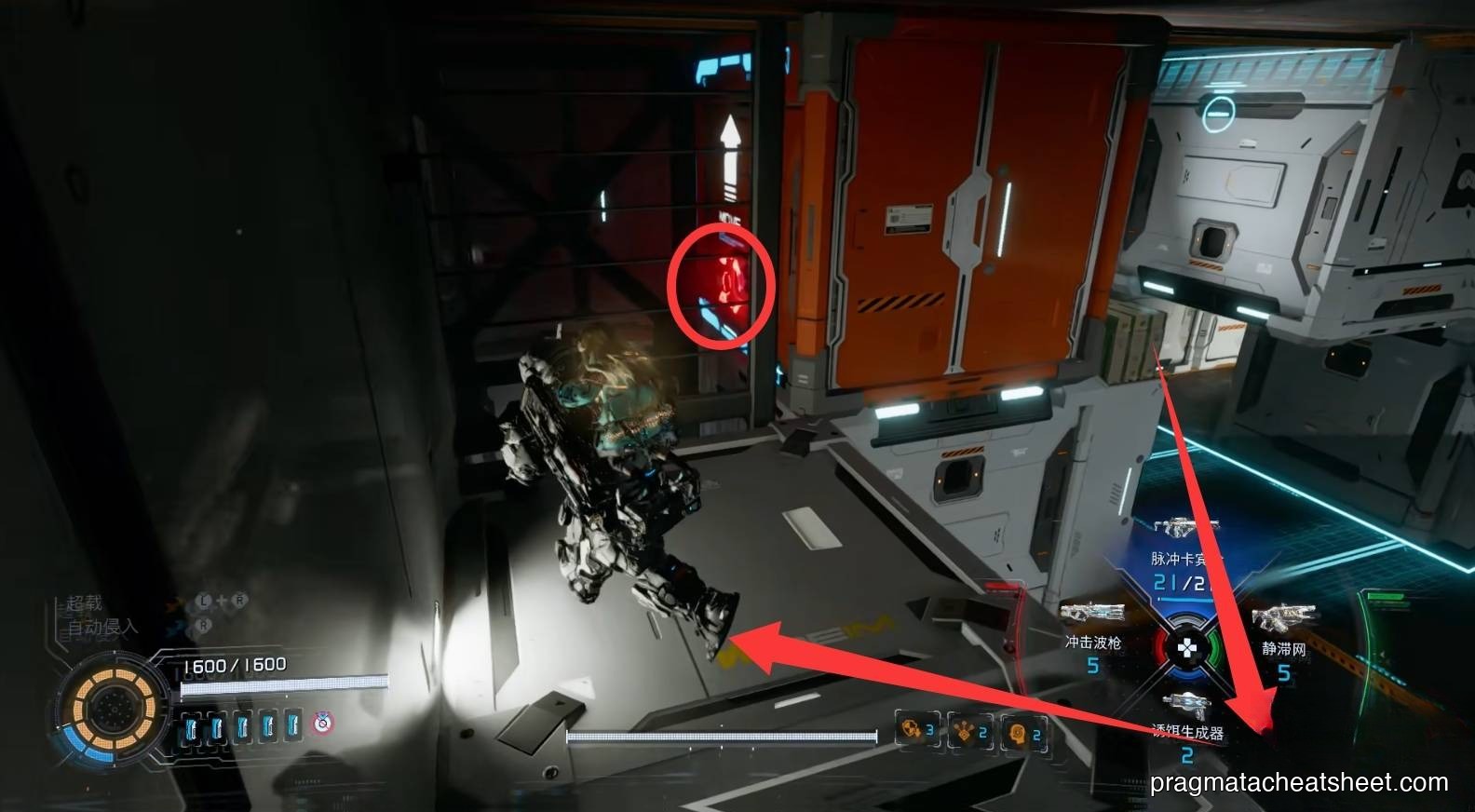Click the orange head-chip item icon showing x2
This screenshot has width=1475, height=812.
point(1022,732)
